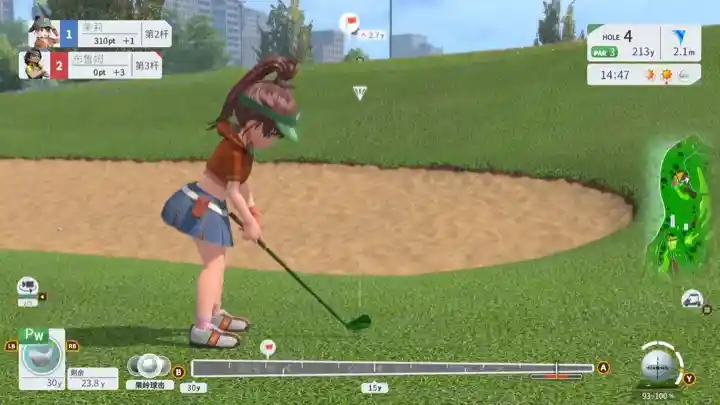Open the course hole minimap
The height and width of the screenshot is (405, 720).
click(x=678, y=207)
